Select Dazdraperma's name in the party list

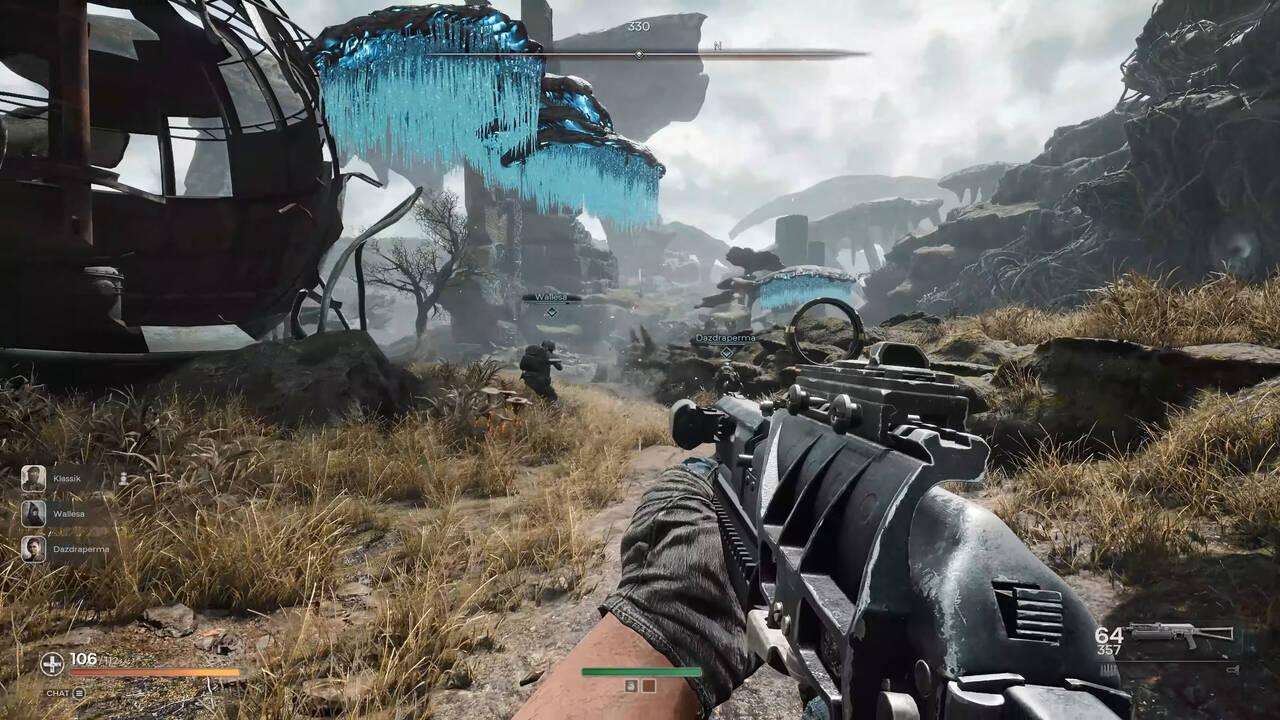[81, 548]
